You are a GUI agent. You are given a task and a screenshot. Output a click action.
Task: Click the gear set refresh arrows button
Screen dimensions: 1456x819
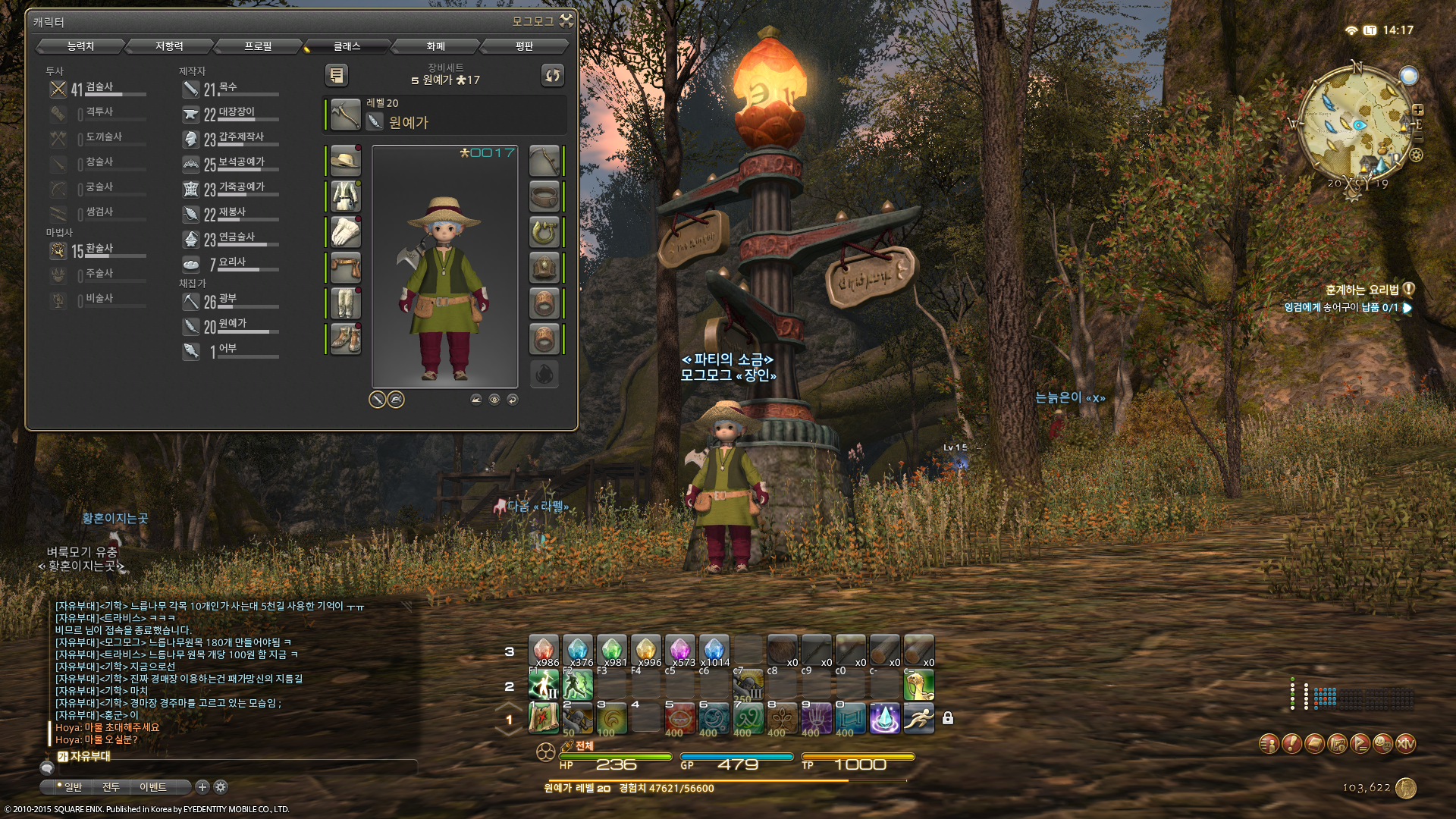[x=552, y=75]
